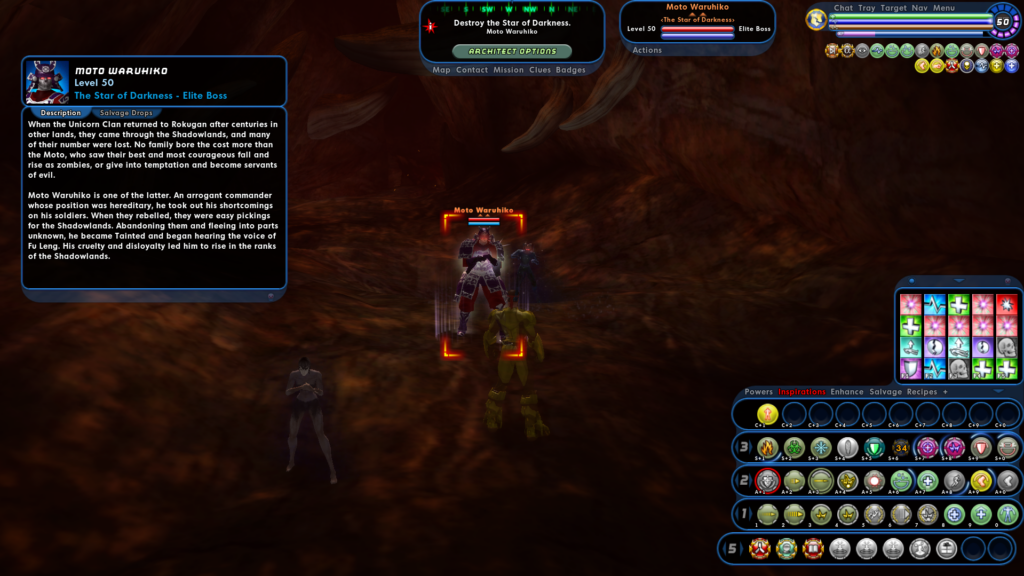Toggle the power Tray window
The width and height of the screenshot is (1024, 576).
tap(866, 8)
